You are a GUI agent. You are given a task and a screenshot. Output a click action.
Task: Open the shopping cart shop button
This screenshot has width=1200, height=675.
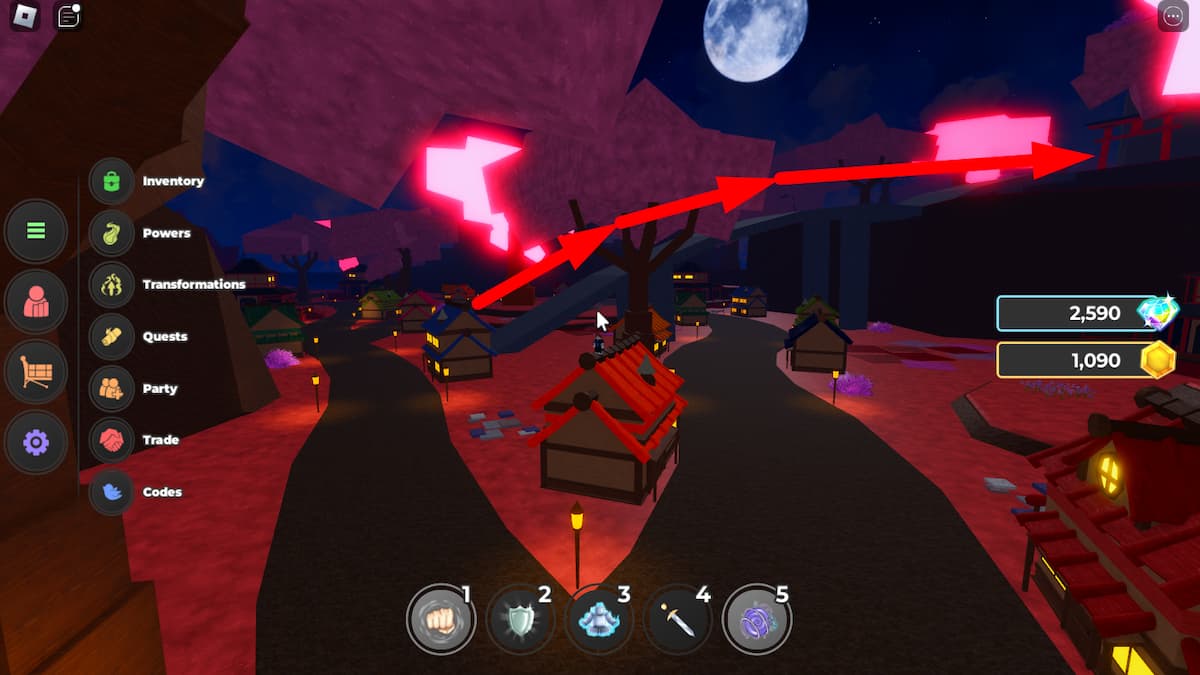tap(36, 372)
